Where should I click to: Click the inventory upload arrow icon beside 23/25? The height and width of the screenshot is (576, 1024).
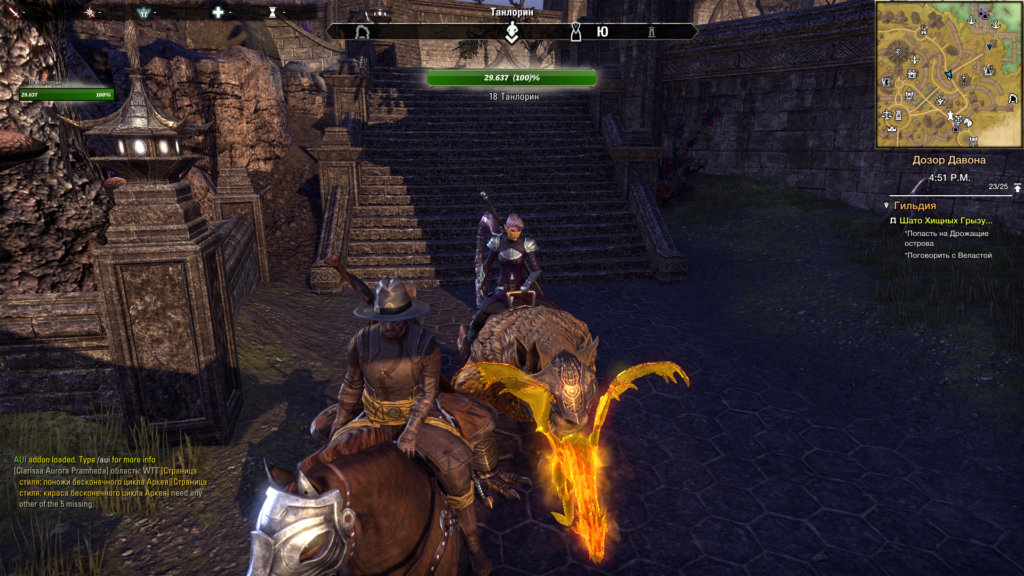pos(1017,187)
